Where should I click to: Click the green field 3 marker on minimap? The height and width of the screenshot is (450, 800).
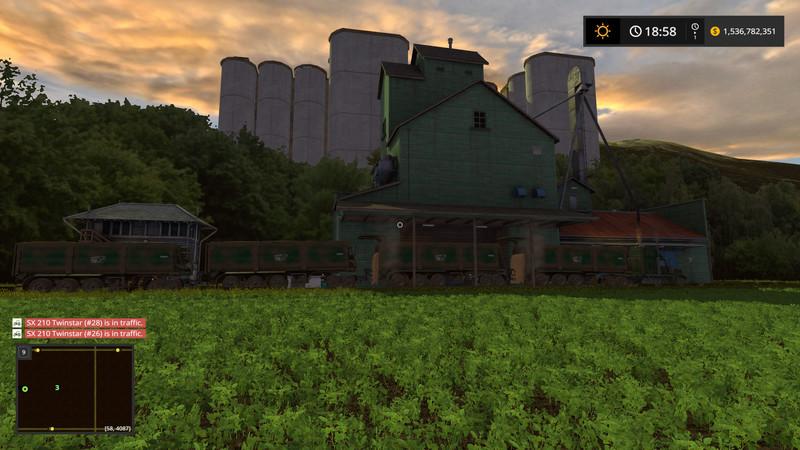(x=57, y=387)
